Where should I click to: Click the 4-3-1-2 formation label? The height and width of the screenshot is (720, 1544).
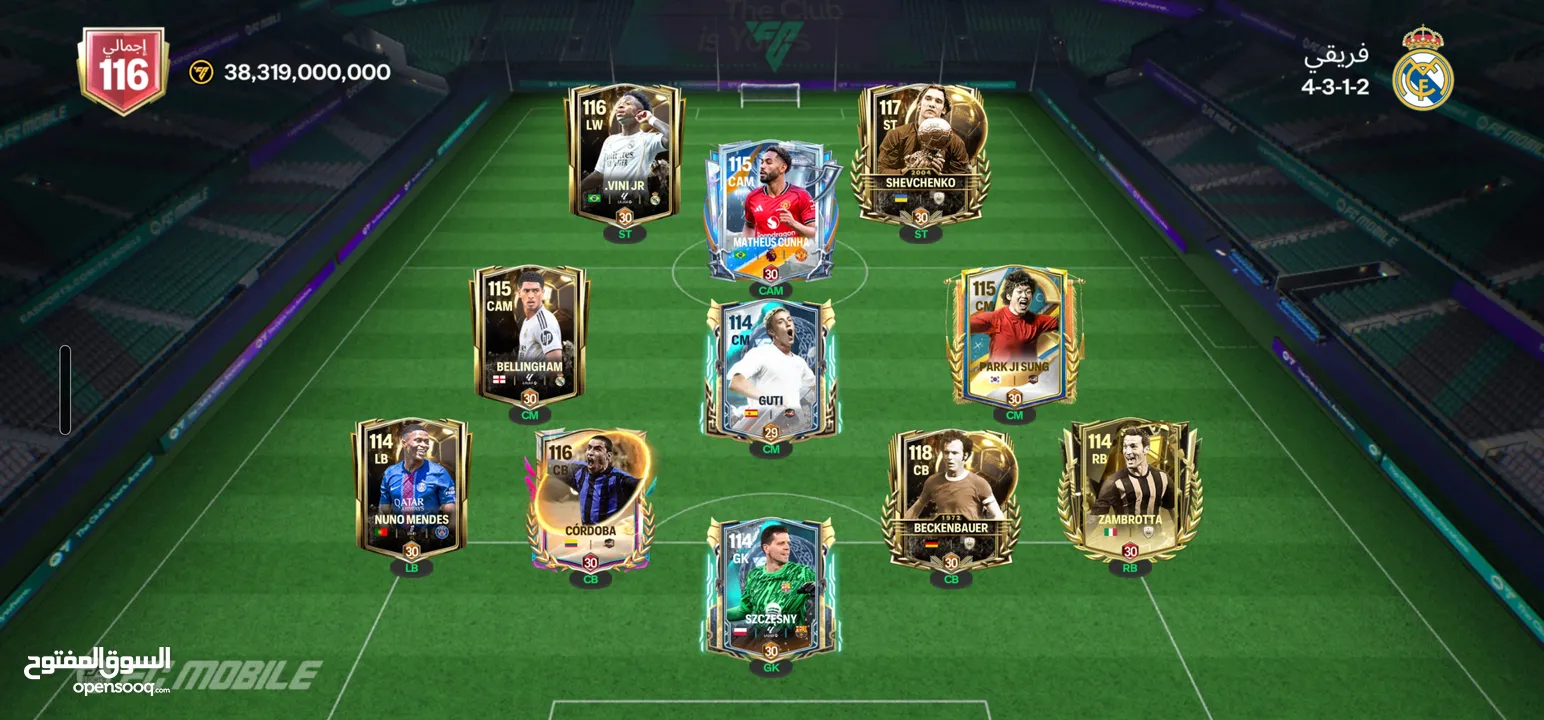[x=1335, y=86]
